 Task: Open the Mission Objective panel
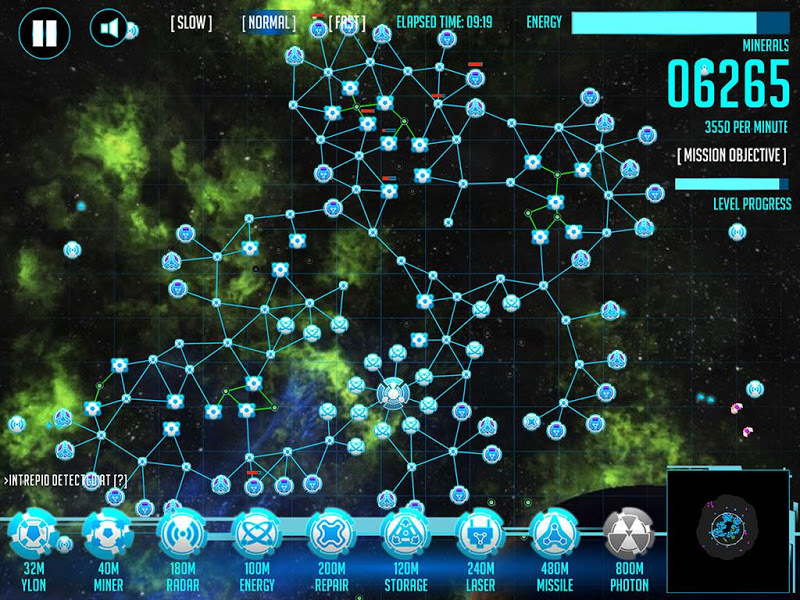(731, 156)
